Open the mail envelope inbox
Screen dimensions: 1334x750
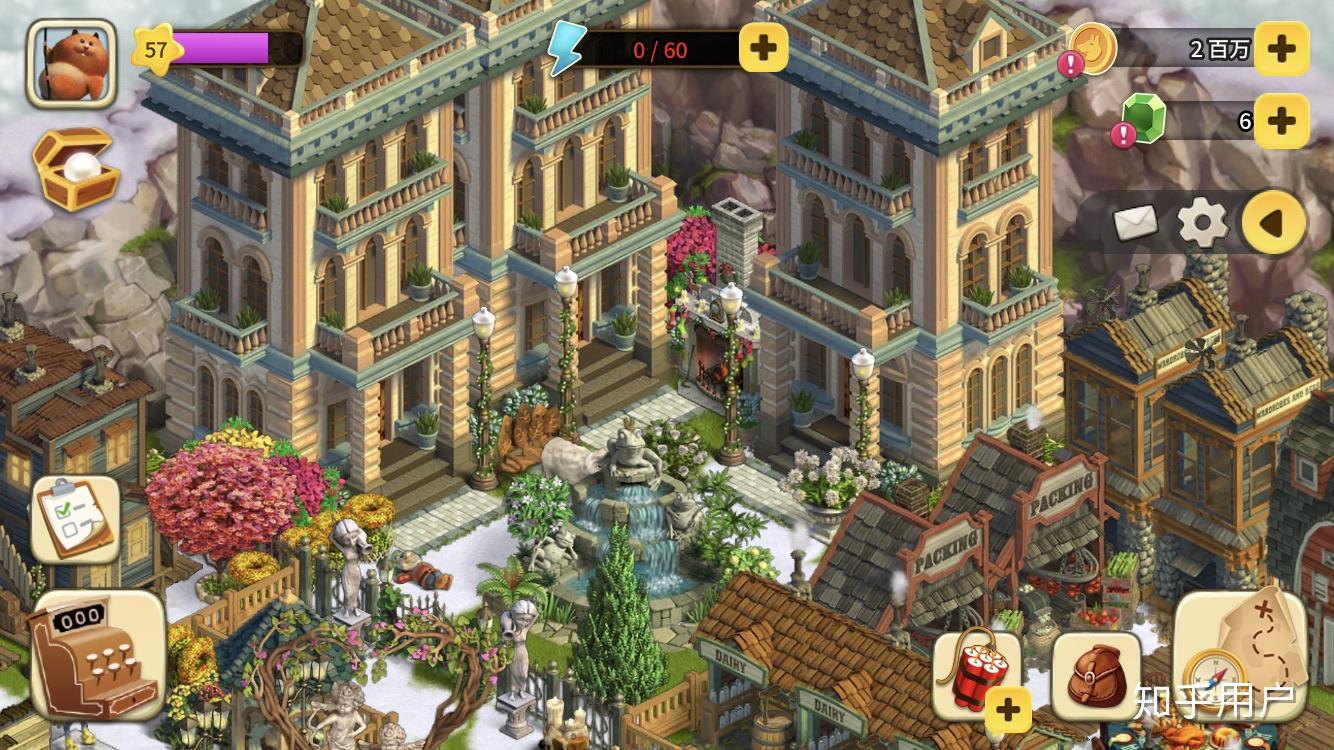1135,222
